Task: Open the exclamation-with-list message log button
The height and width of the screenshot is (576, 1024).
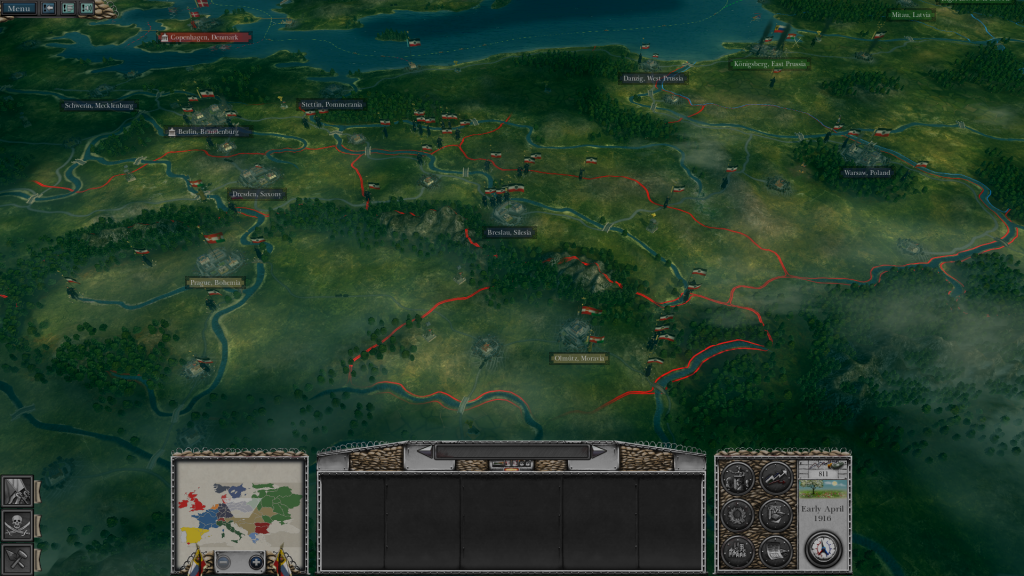Action: tap(68, 8)
